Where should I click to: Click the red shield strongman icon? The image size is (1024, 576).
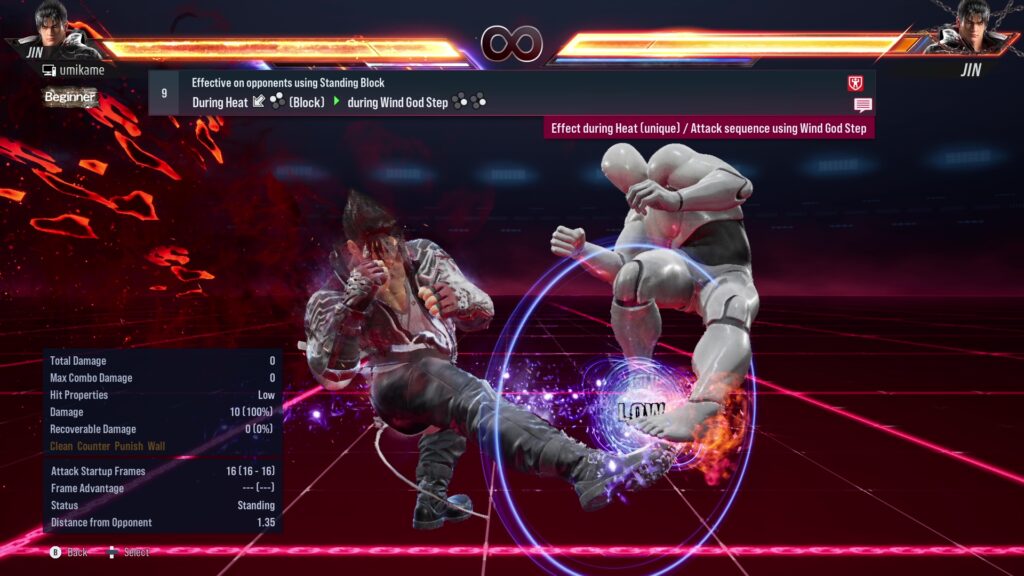tap(855, 84)
